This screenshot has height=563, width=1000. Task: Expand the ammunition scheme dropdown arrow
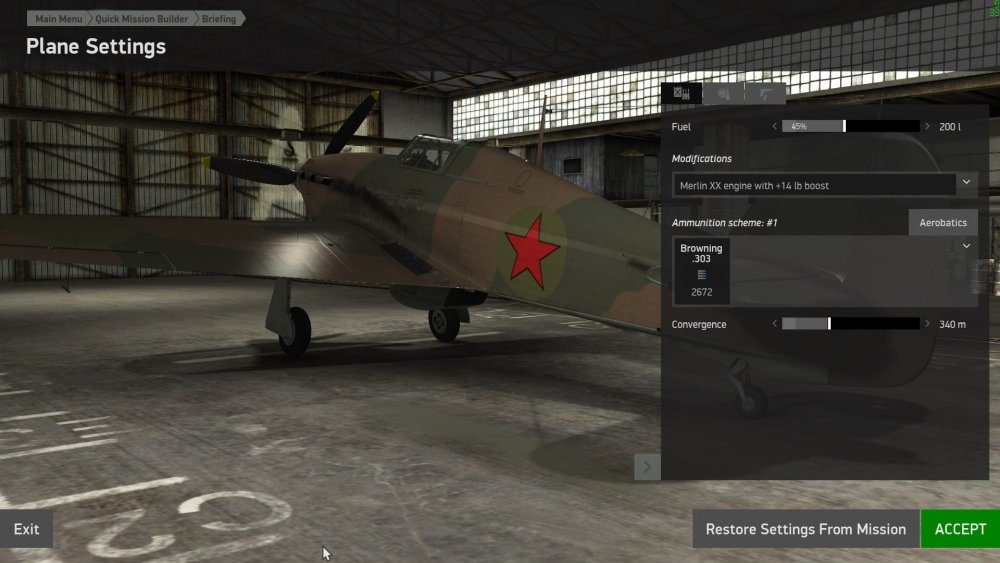coord(966,246)
